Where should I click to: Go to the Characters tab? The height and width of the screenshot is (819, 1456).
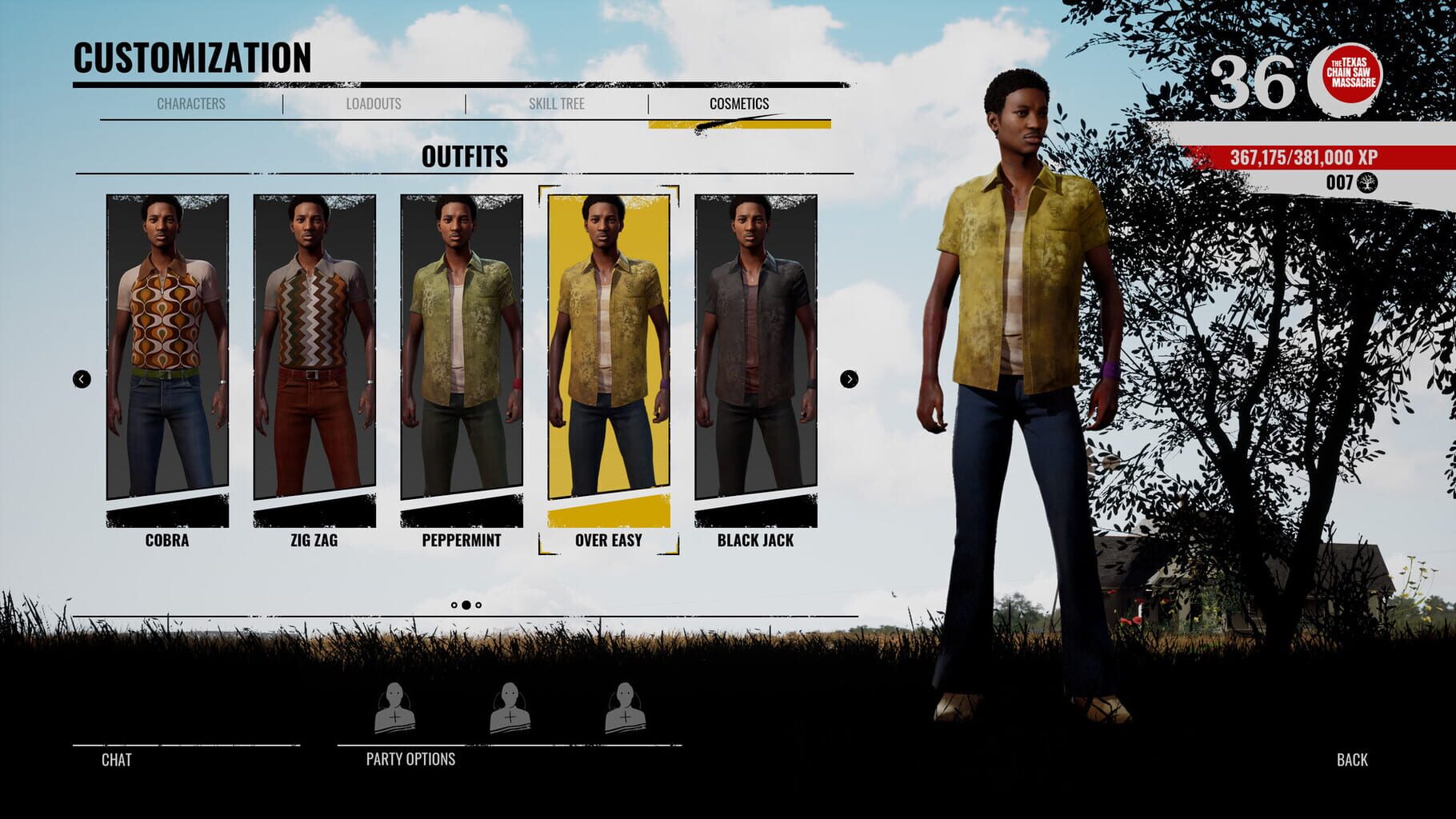(x=193, y=102)
